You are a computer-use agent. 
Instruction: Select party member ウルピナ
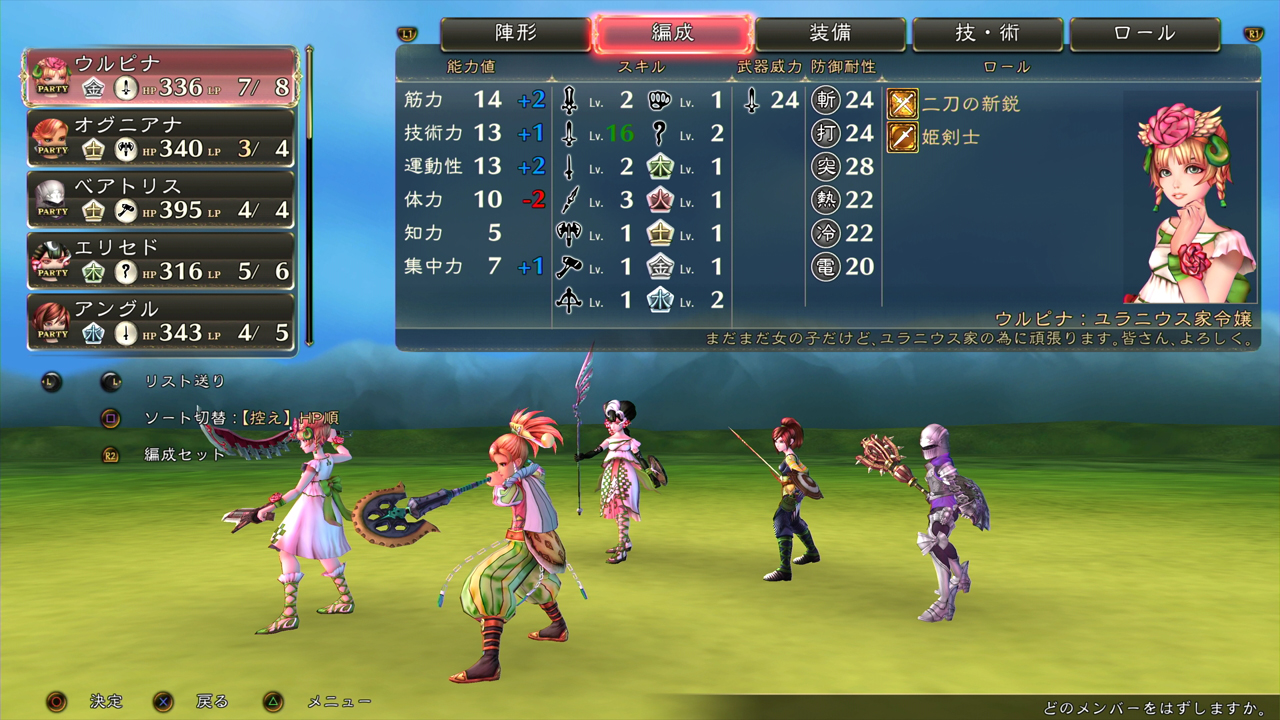[x=161, y=76]
